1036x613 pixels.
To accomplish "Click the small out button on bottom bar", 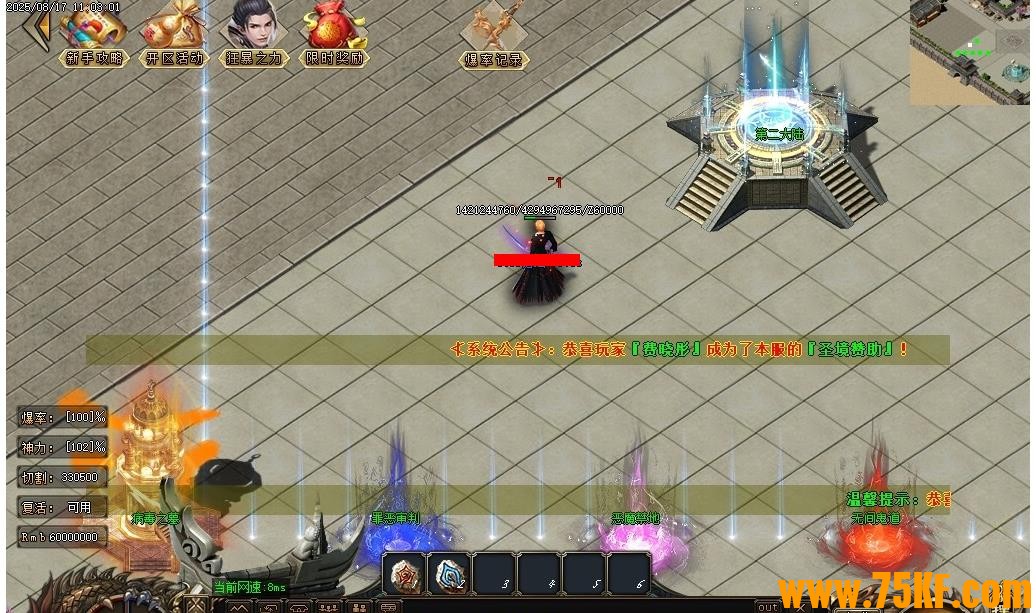I will [x=768, y=607].
